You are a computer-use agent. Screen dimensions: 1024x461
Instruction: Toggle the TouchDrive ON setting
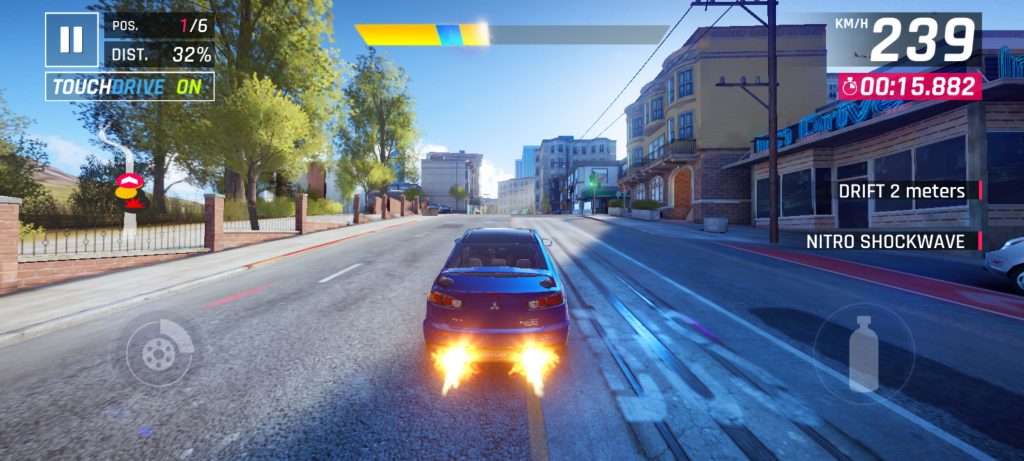point(129,87)
